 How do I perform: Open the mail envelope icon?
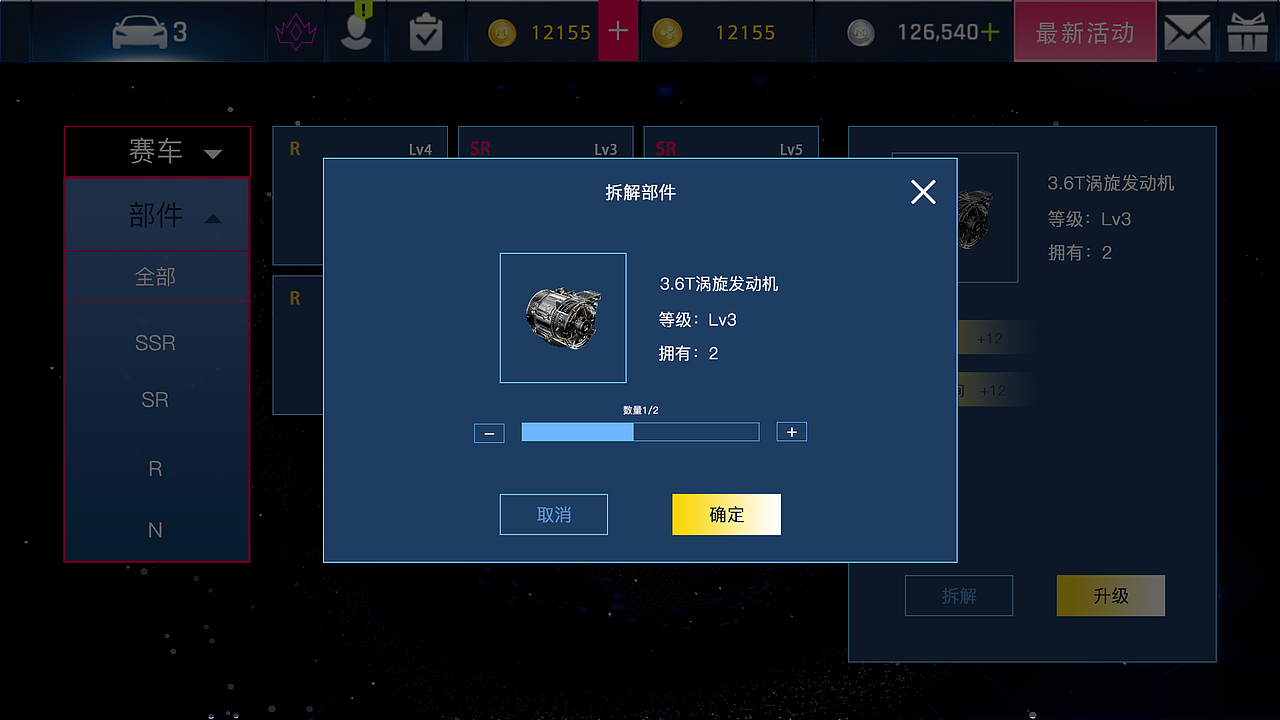point(1187,31)
